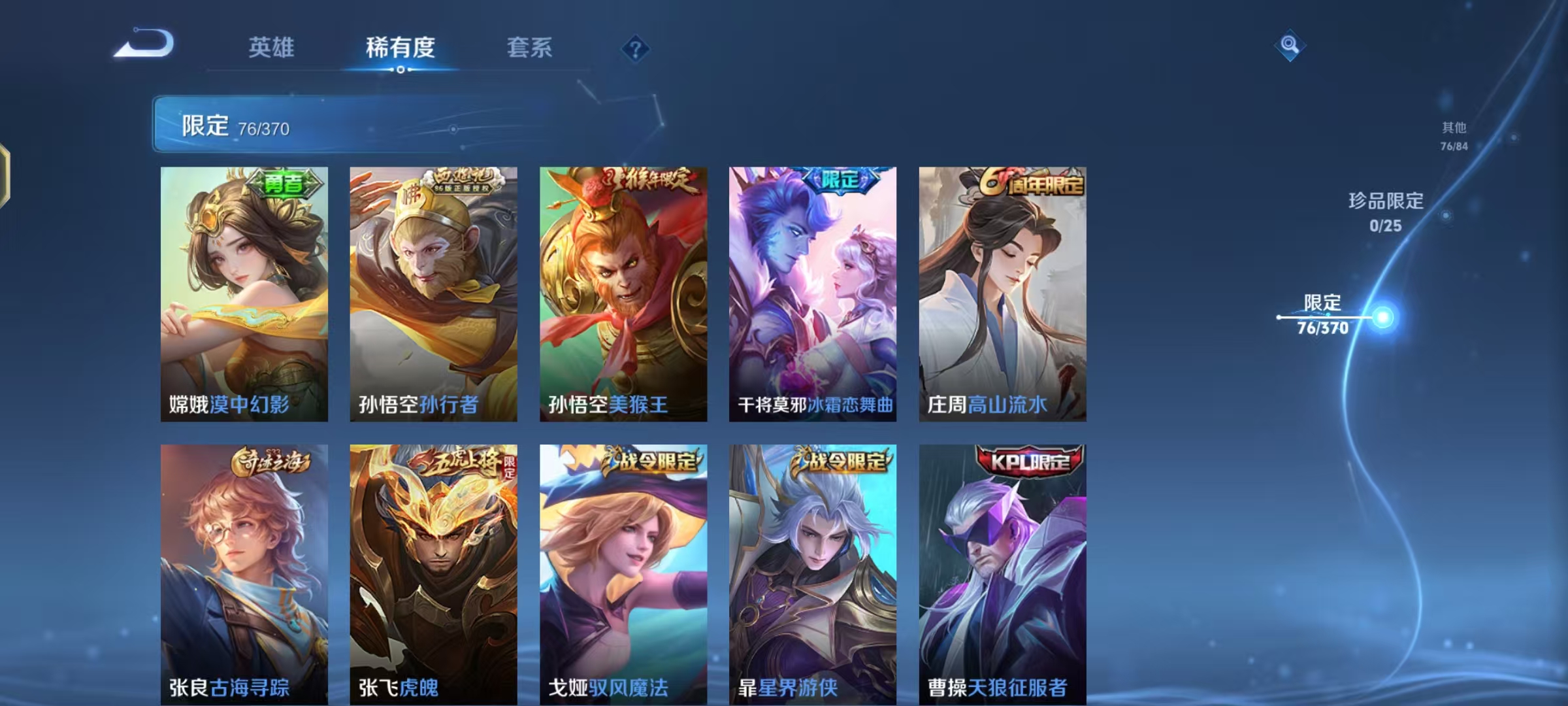Switch to the 套系 tab

[x=530, y=48]
